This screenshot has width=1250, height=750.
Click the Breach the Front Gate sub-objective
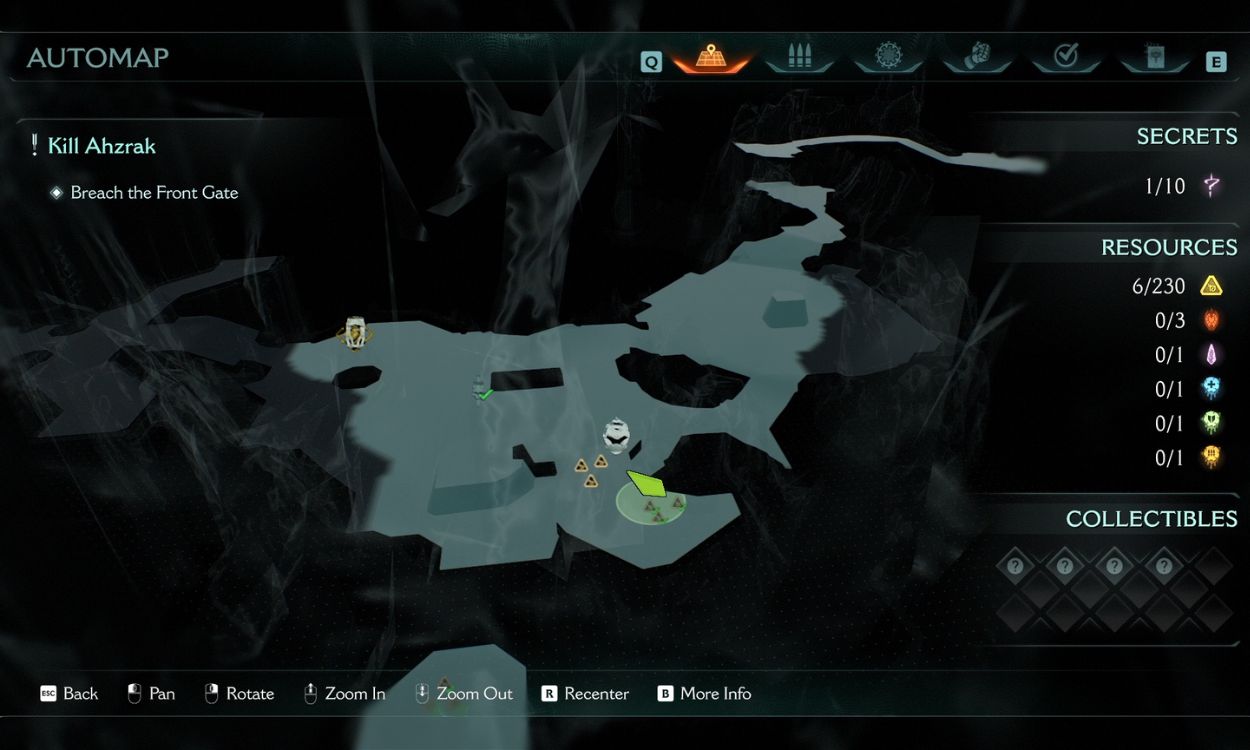[154, 193]
